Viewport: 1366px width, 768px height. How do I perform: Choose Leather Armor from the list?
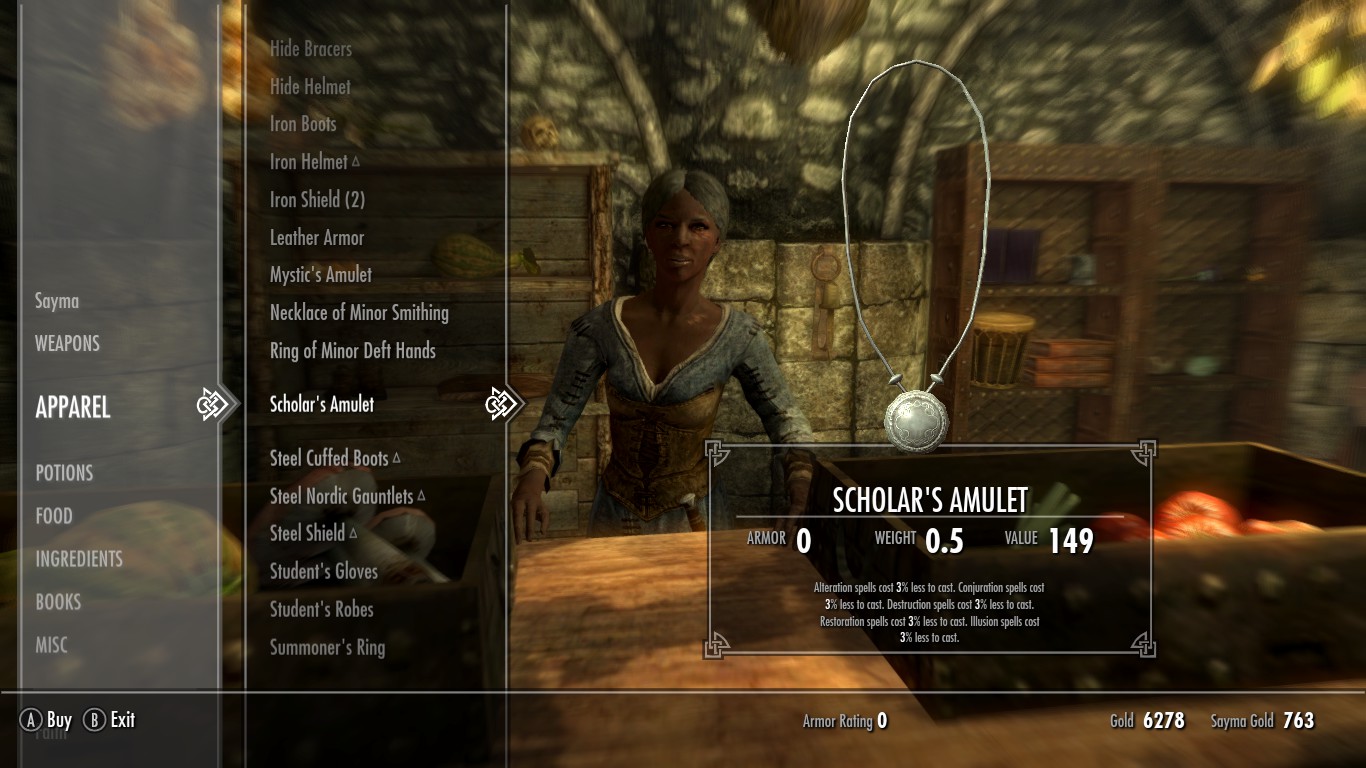317,238
